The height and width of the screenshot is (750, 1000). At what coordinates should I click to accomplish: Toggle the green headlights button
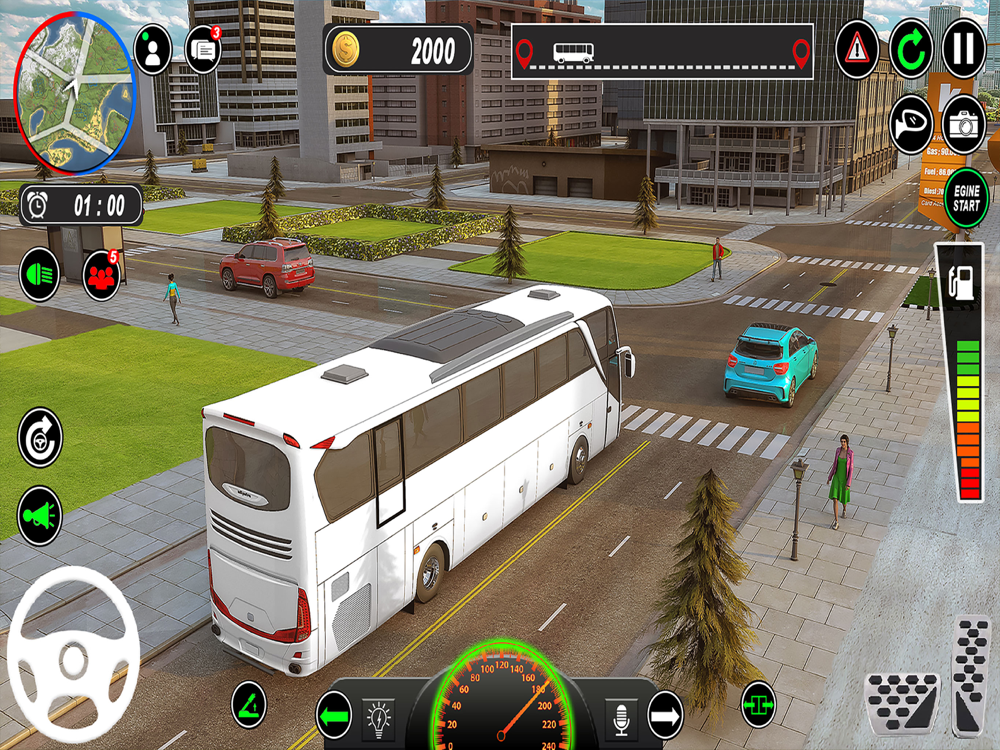[40, 273]
